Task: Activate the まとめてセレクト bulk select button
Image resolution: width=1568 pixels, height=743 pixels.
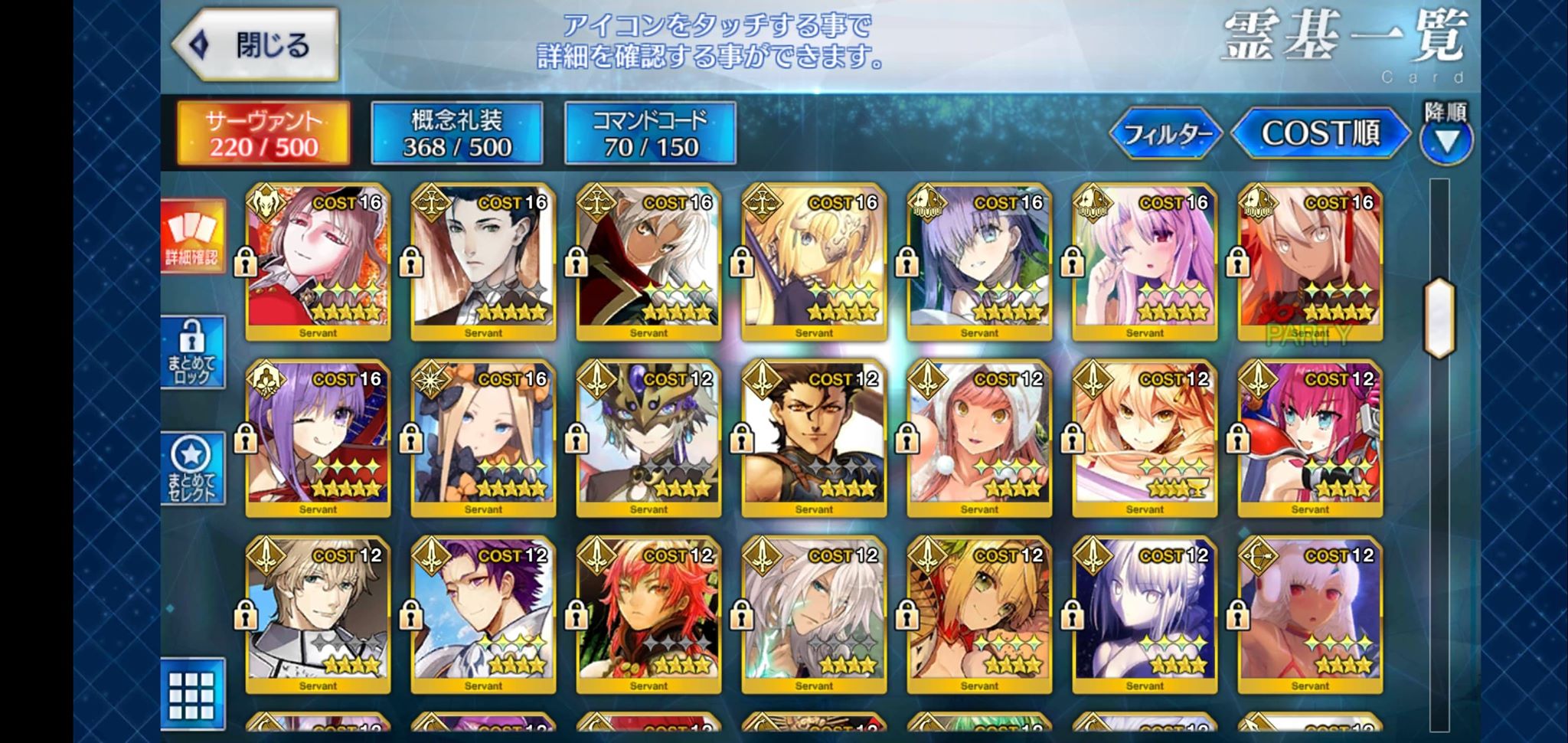Action: click(x=192, y=469)
